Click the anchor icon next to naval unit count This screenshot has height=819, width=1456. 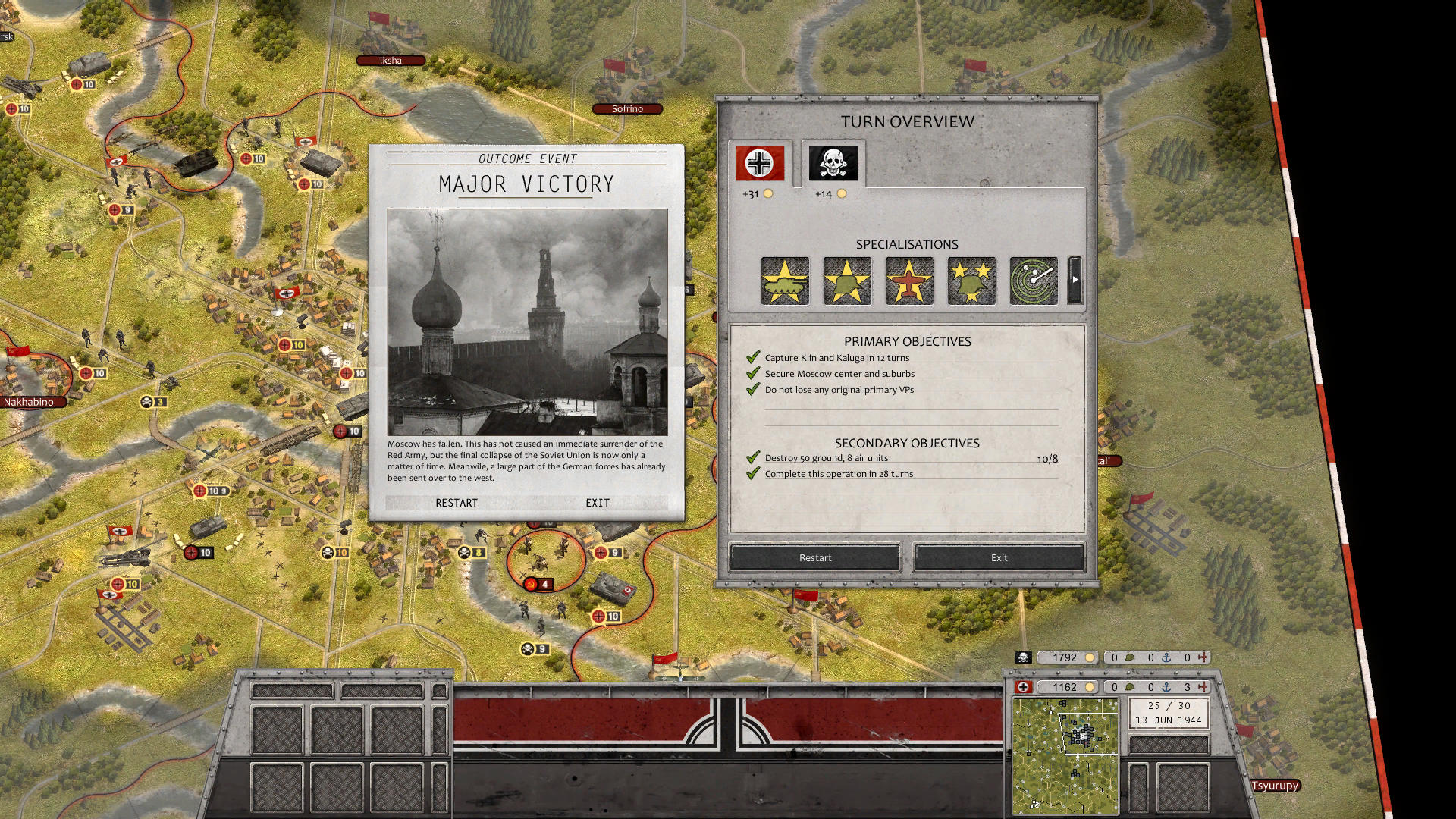click(x=1166, y=686)
